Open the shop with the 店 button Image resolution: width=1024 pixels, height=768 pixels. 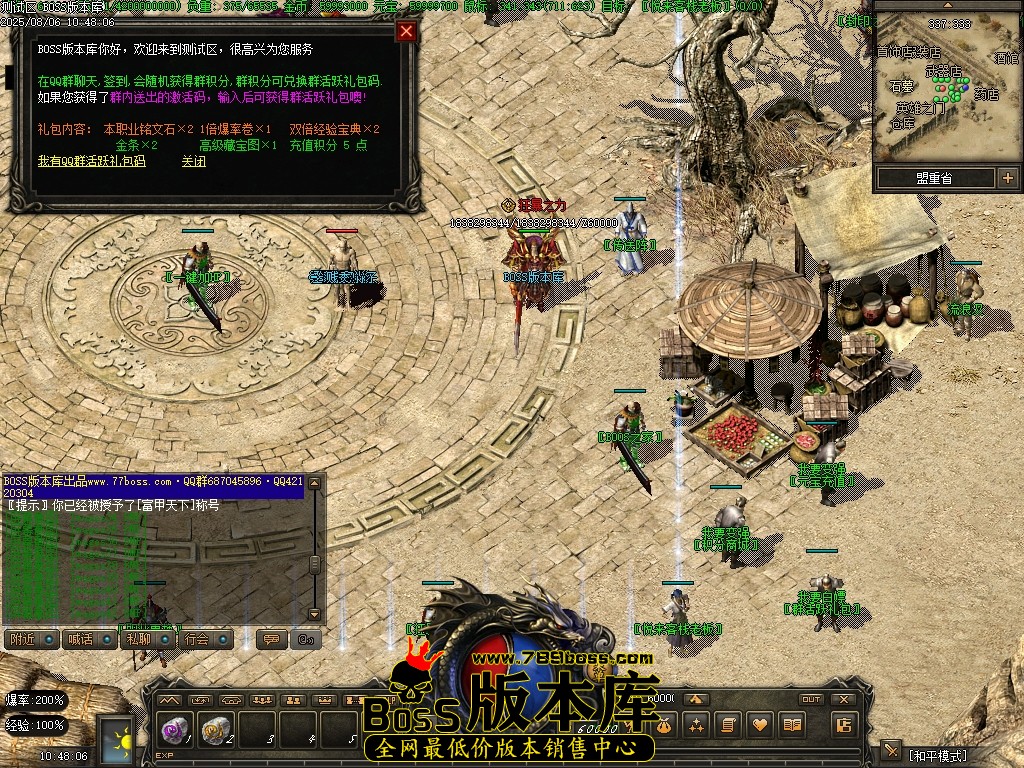(x=844, y=725)
